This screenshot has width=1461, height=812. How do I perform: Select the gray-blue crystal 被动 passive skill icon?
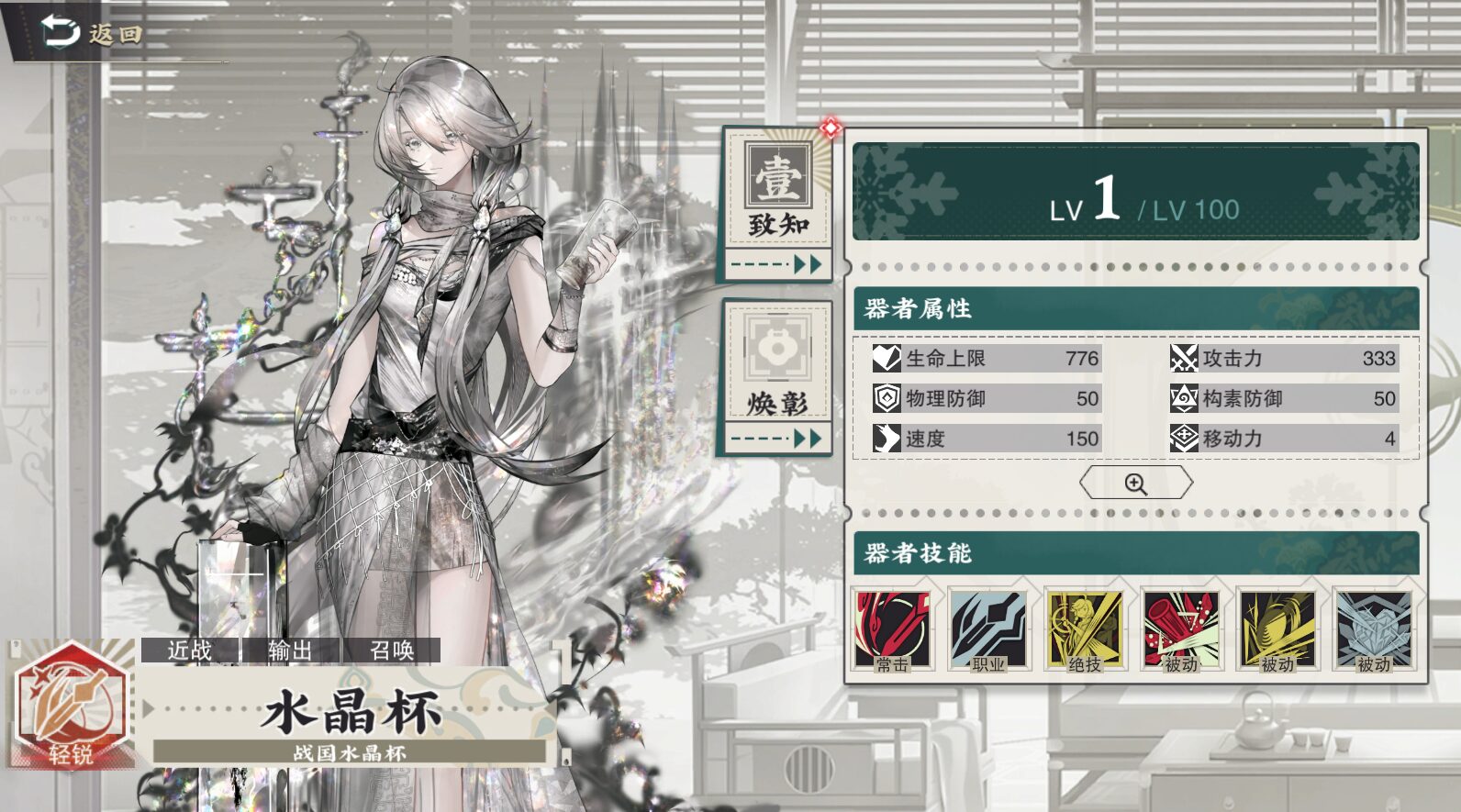pos(1374,631)
